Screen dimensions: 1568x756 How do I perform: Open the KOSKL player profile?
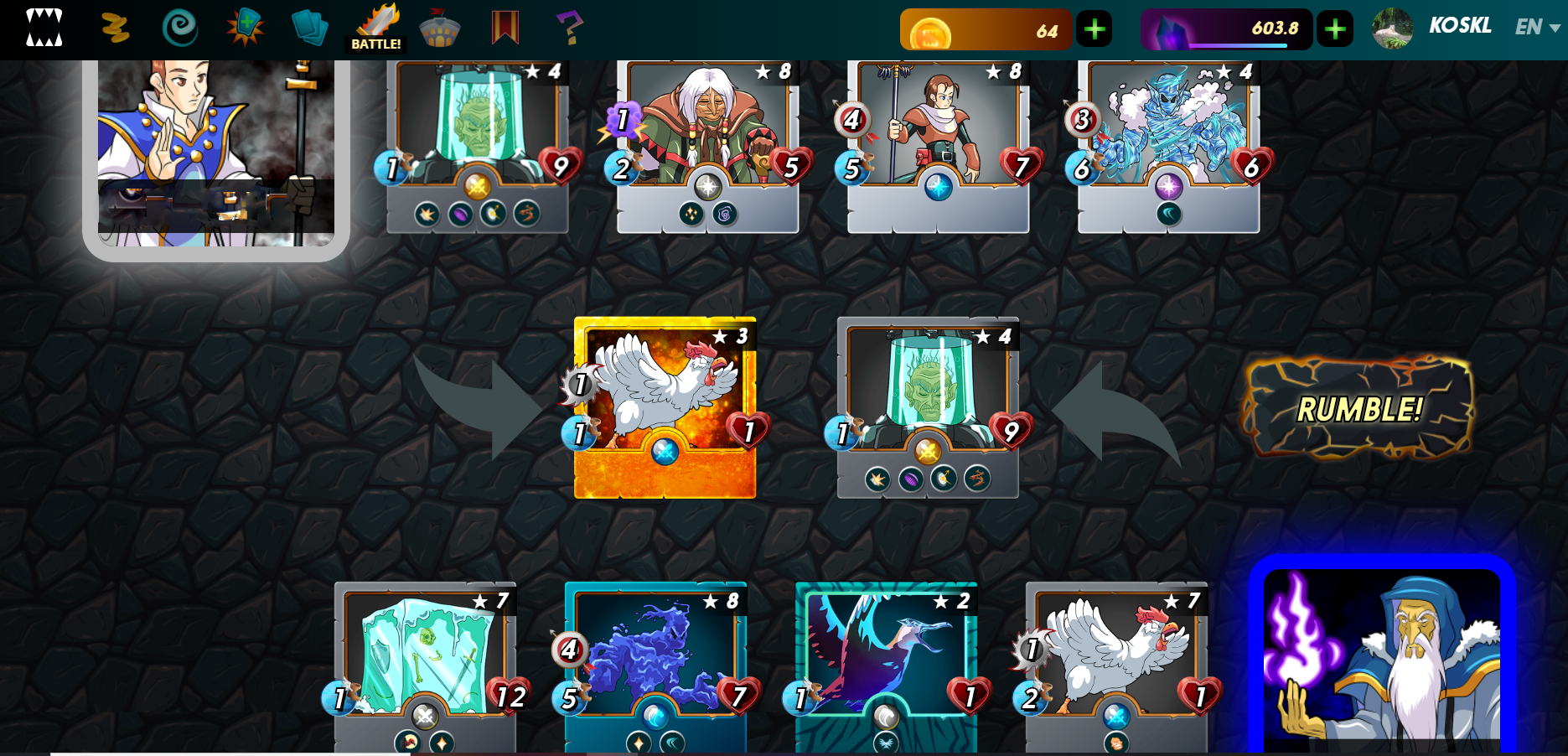1459,27
